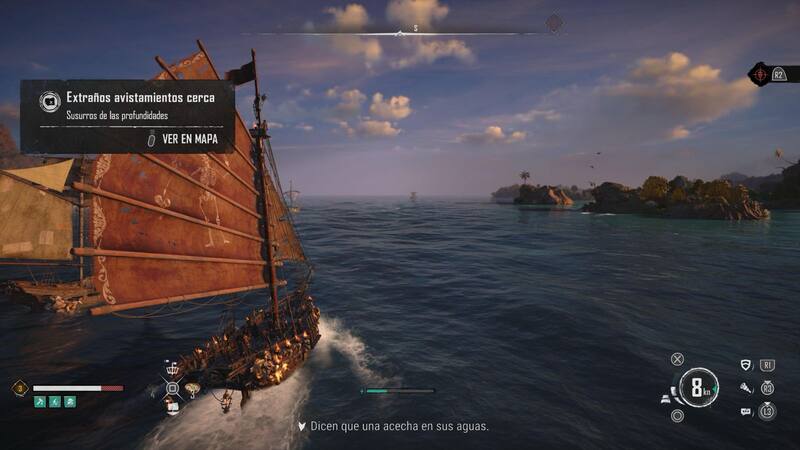
Task: Select the spyglass icon
Action: [x=745, y=387]
